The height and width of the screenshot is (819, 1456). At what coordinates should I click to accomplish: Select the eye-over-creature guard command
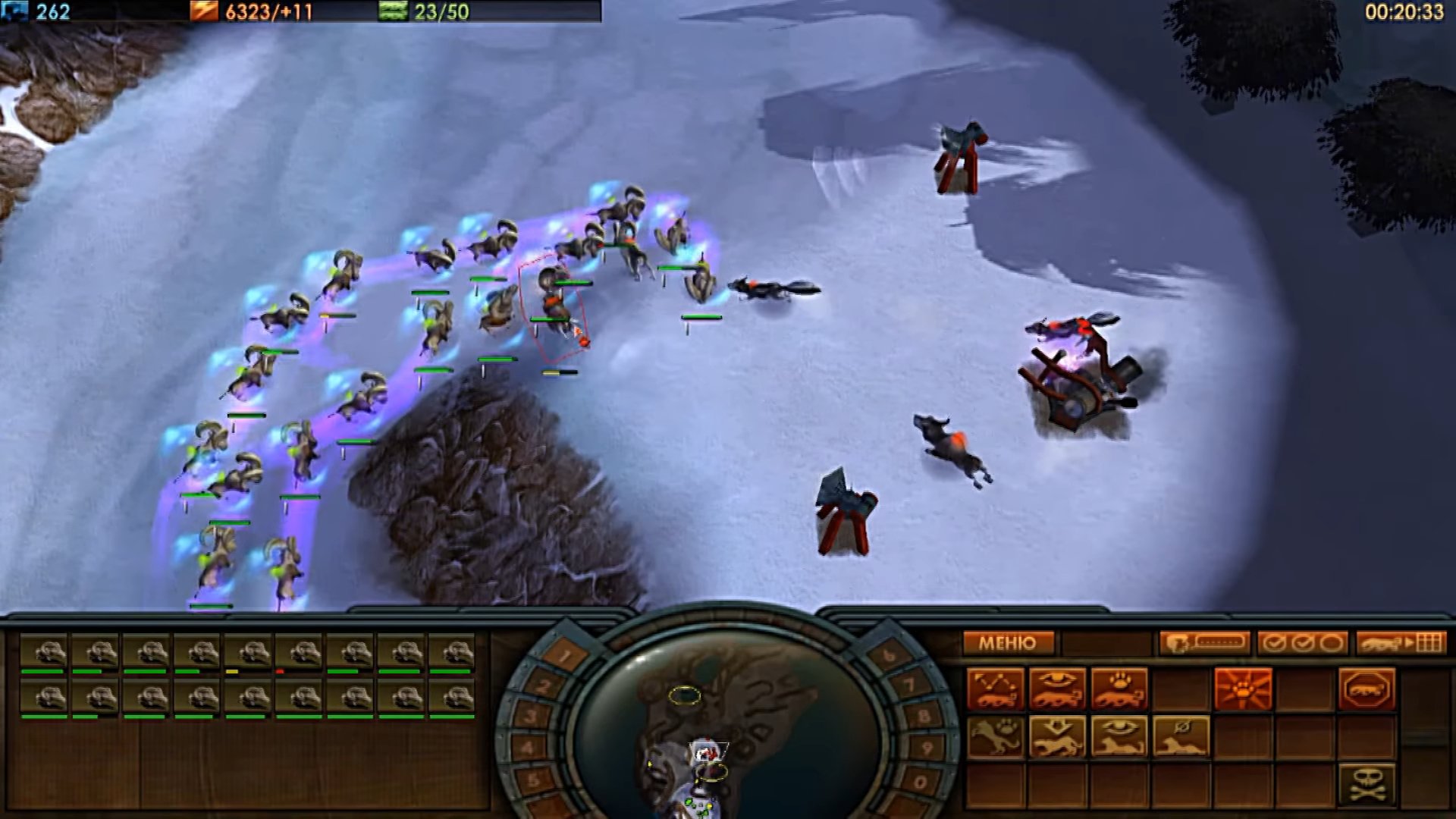1057,689
